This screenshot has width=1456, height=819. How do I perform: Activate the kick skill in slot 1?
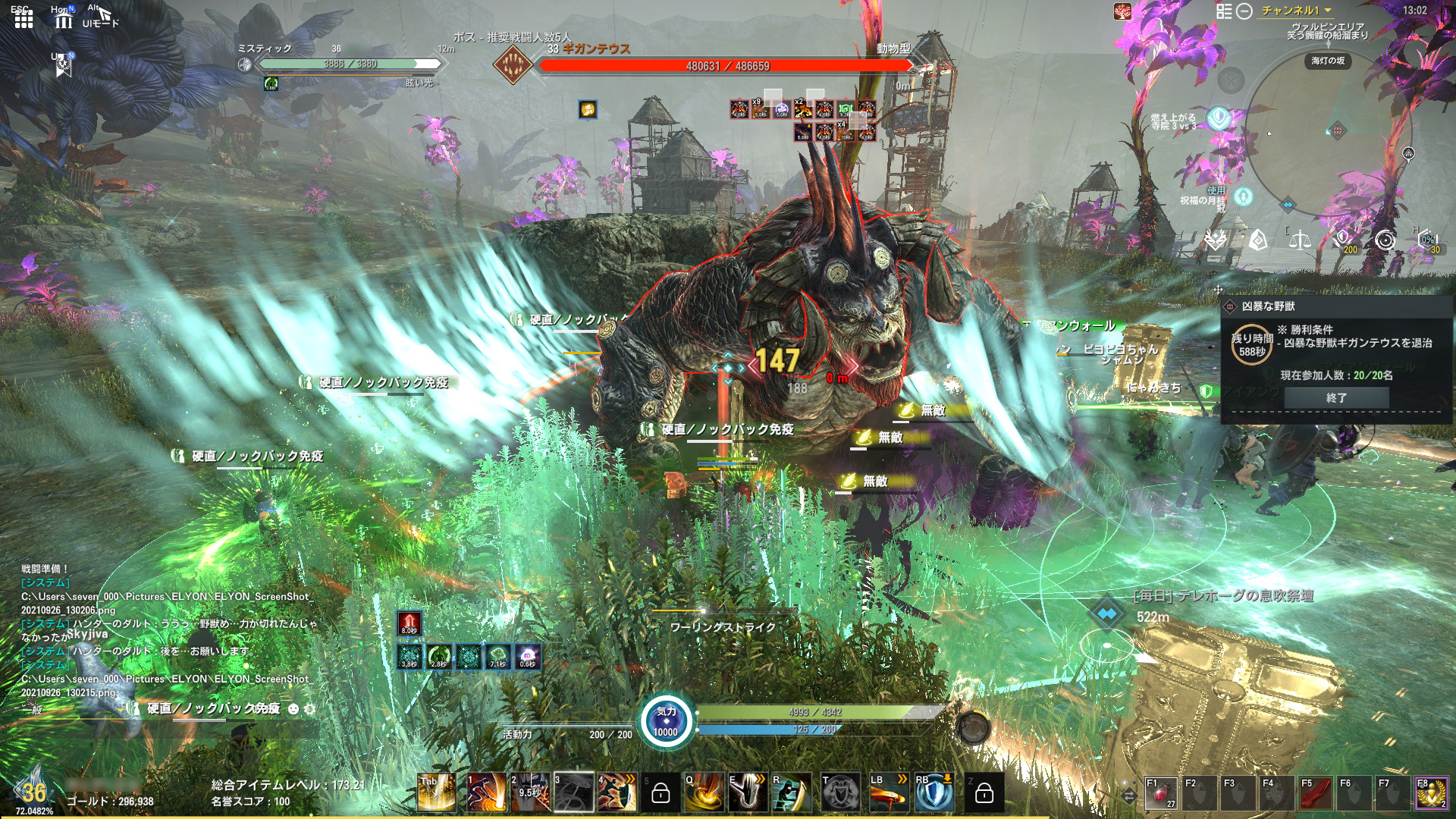485,793
